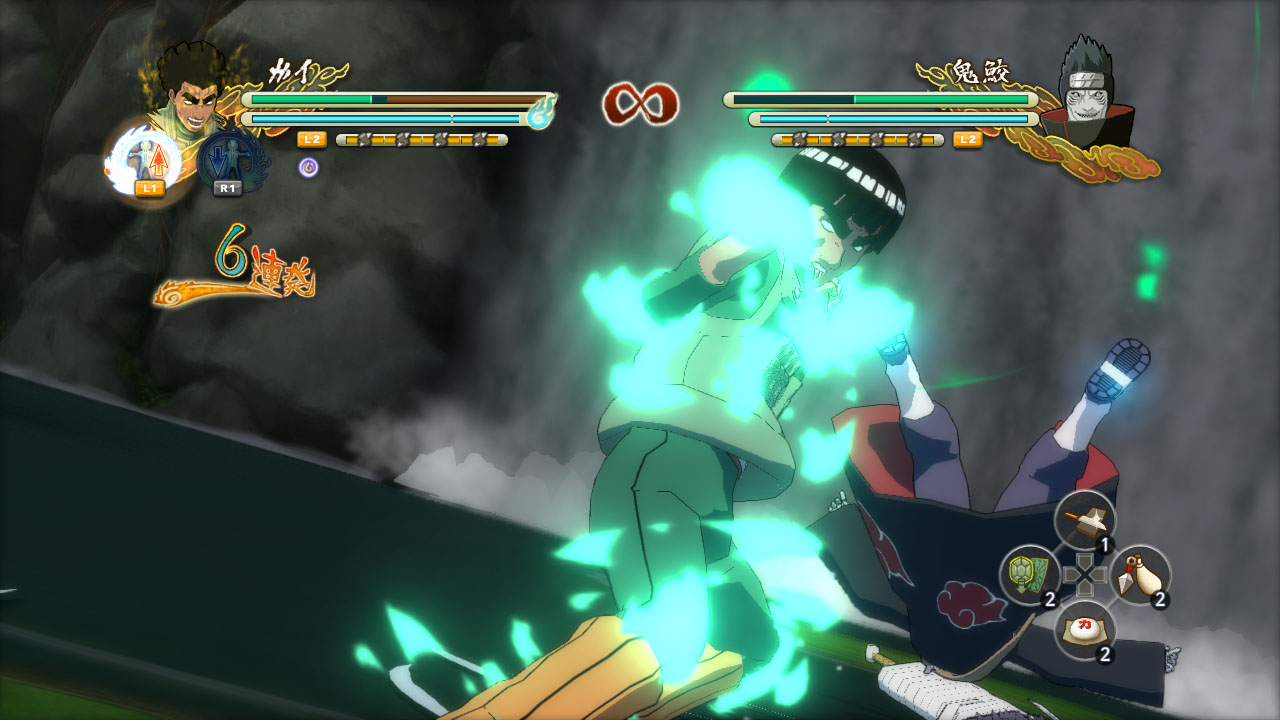Image resolution: width=1280 pixels, height=720 pixels.
Task: Click the small purple swirl status icon
Action: point(309,167)
